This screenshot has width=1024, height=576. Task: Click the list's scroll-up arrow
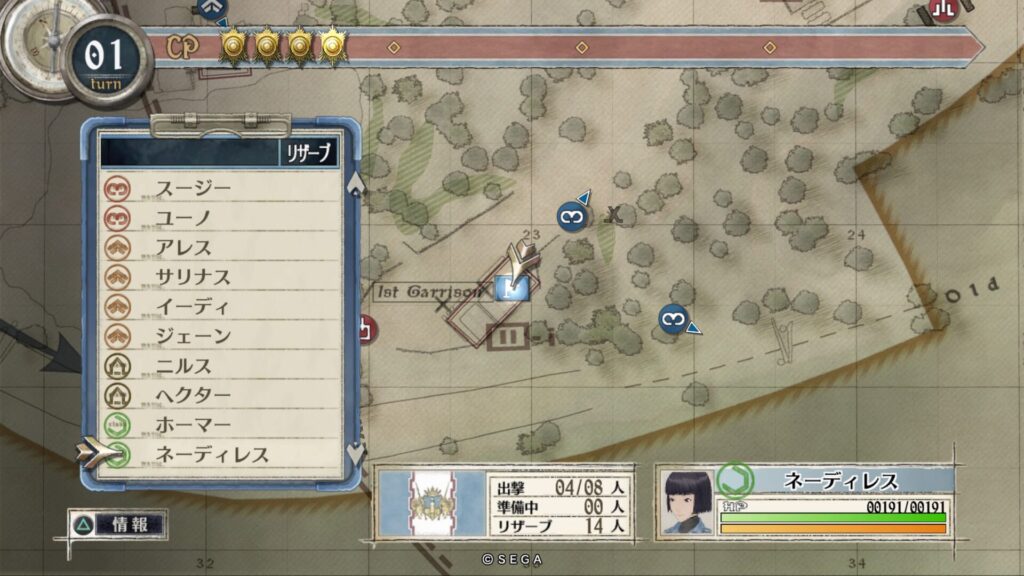click(x=355, y=183)
